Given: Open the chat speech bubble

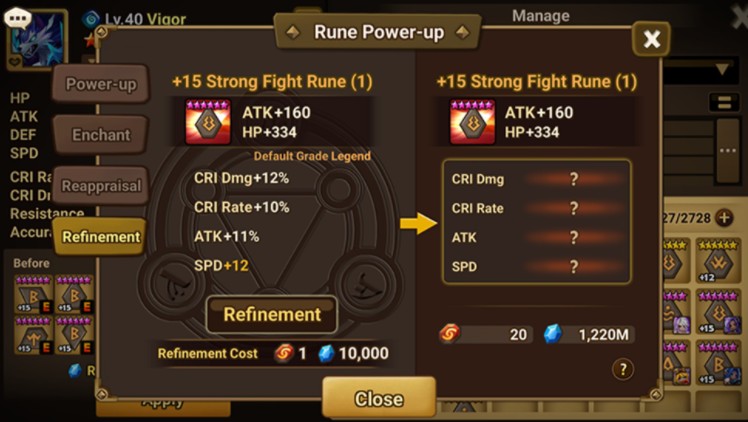Looking at the screenshot, I should (x=17, y=19).
